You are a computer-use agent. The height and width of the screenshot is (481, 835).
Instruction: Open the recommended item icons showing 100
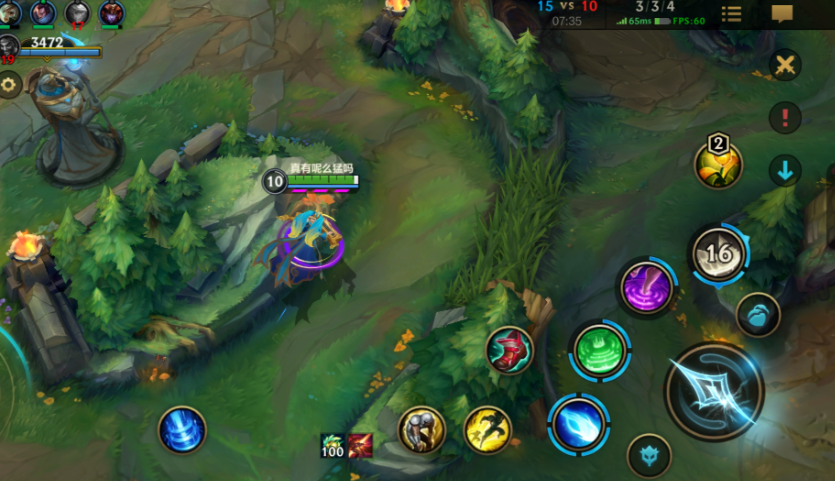(x=346, y=446)
